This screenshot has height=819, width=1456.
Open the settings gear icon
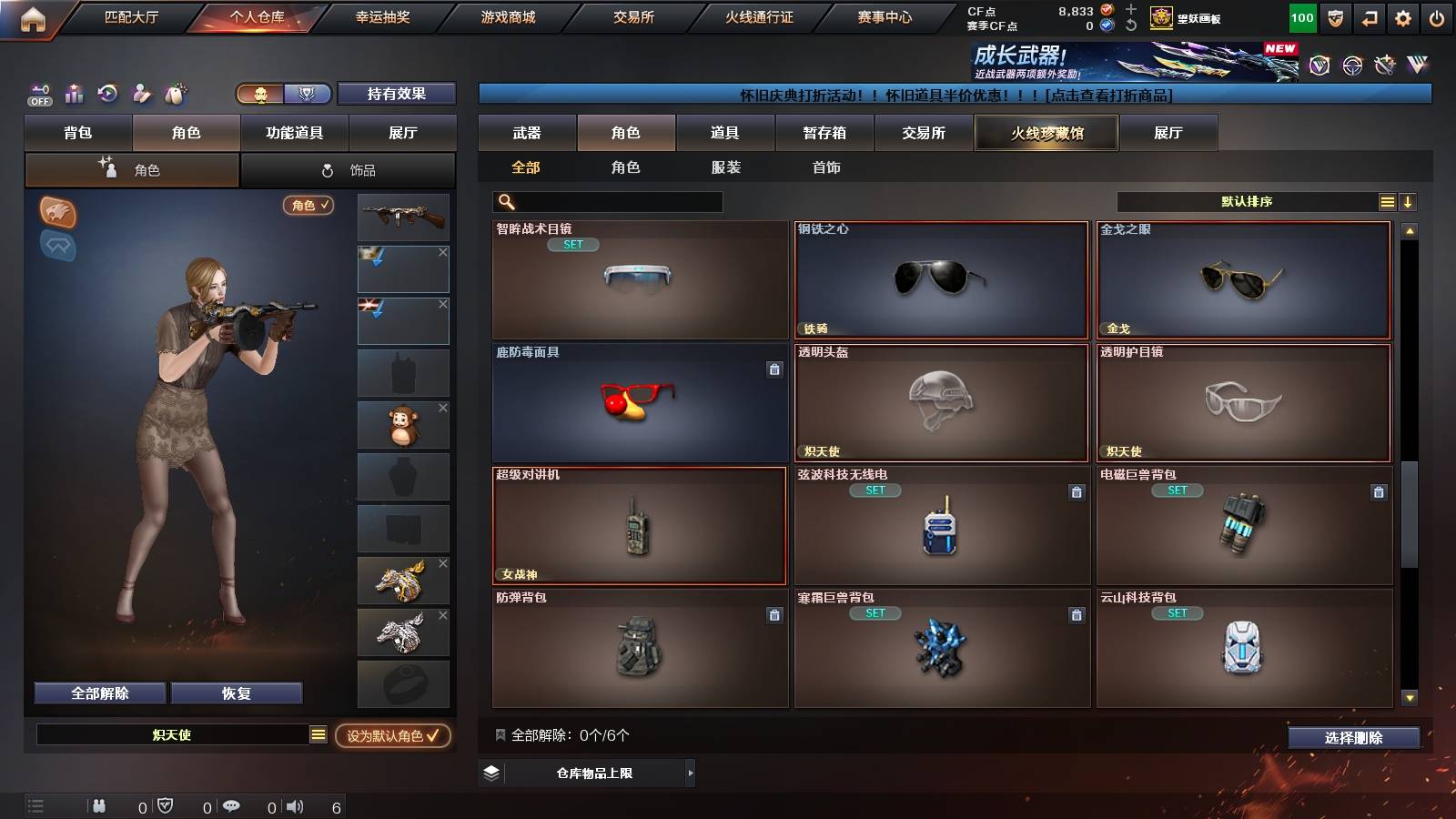pyautogui.click(x=1403, y=16)
